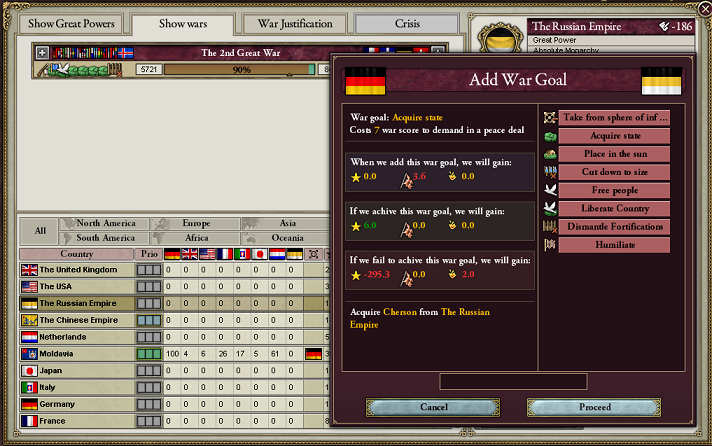Show all countries with the All filter
Viewport: 712px width, 446px height.
40,230
